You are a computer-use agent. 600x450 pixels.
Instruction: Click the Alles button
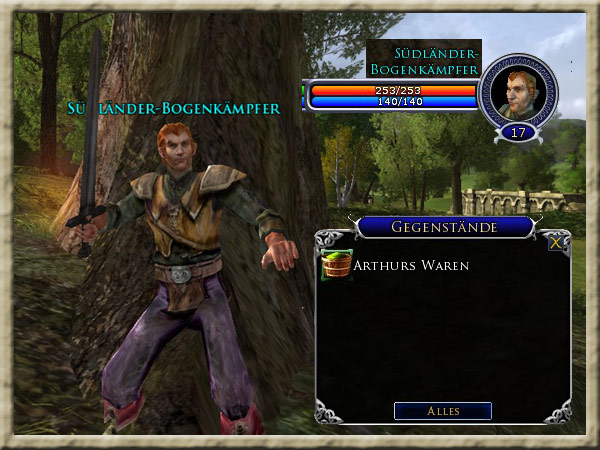442,411
